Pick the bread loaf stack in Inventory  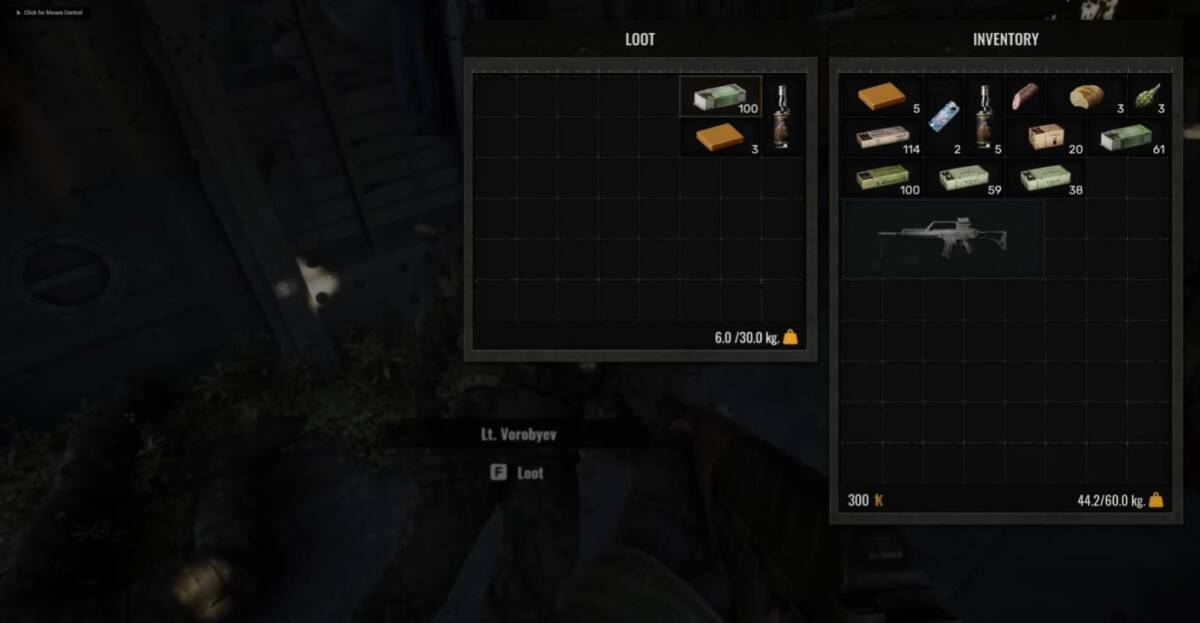point(1086,96)
